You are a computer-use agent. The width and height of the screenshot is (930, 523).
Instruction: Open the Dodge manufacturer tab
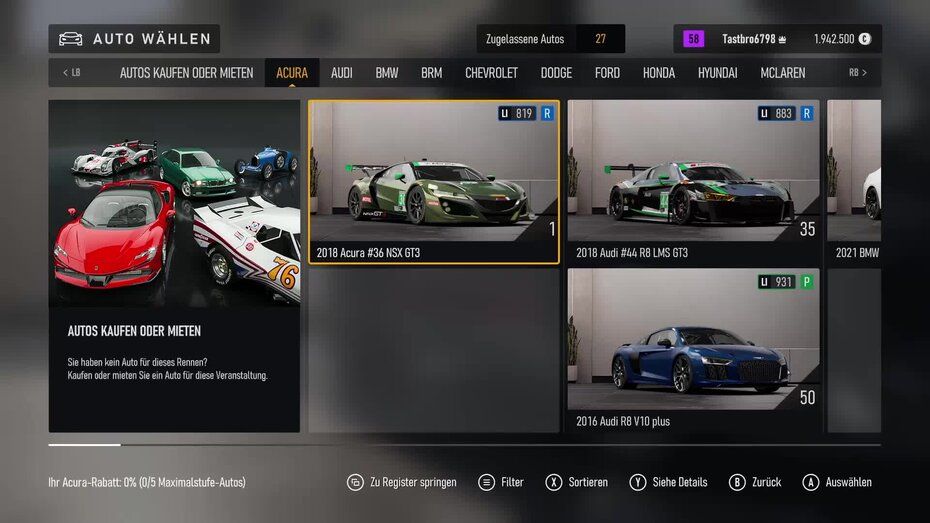(556, 73)
